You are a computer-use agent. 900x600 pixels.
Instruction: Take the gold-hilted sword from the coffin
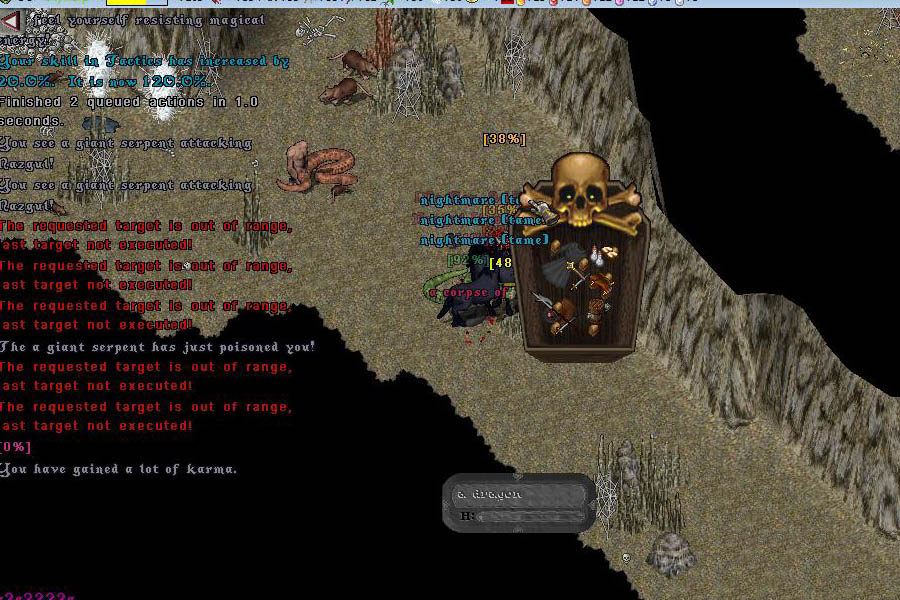point(578,272)
